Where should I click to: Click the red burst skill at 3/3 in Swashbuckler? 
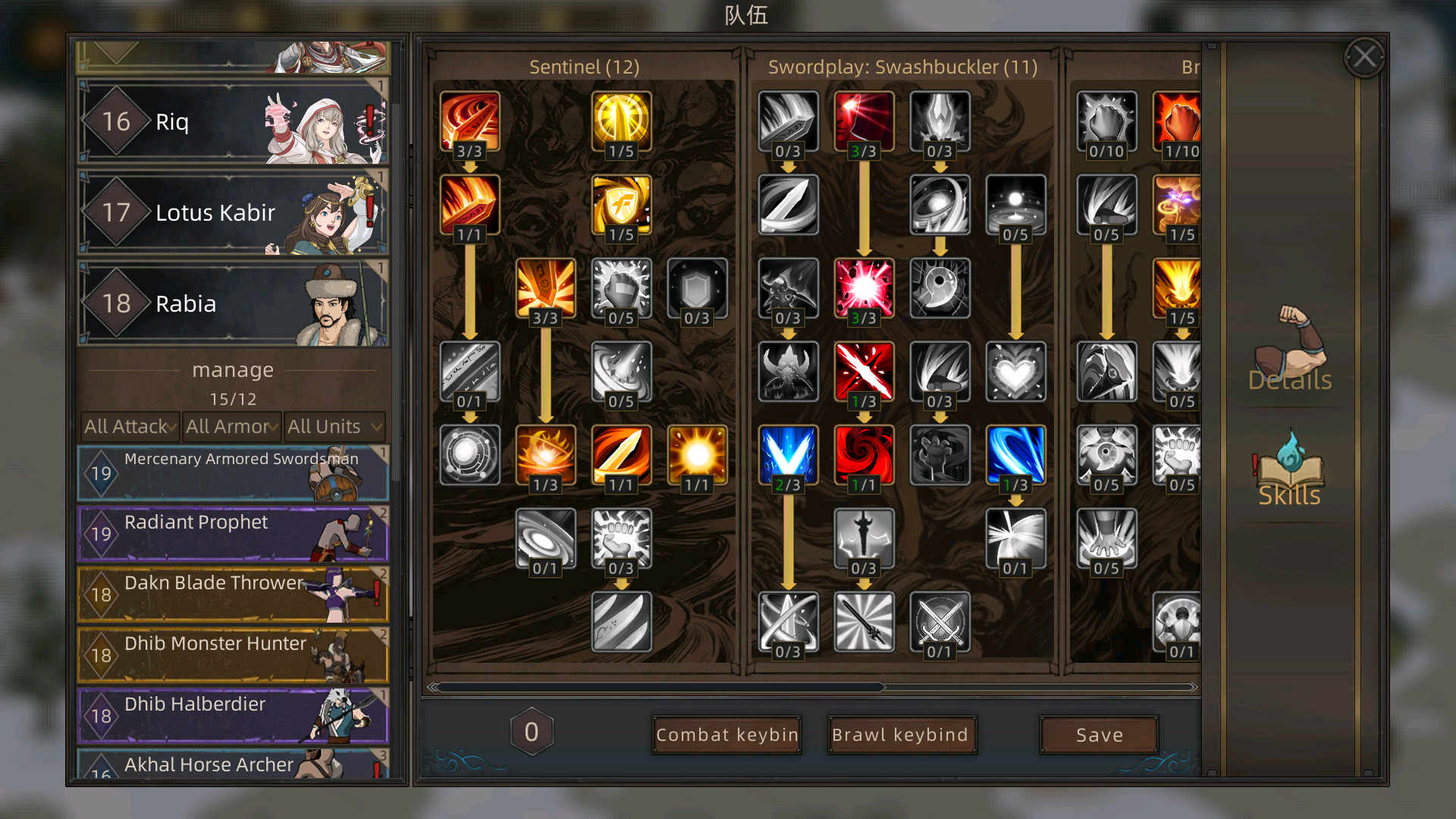click(864, 288)
